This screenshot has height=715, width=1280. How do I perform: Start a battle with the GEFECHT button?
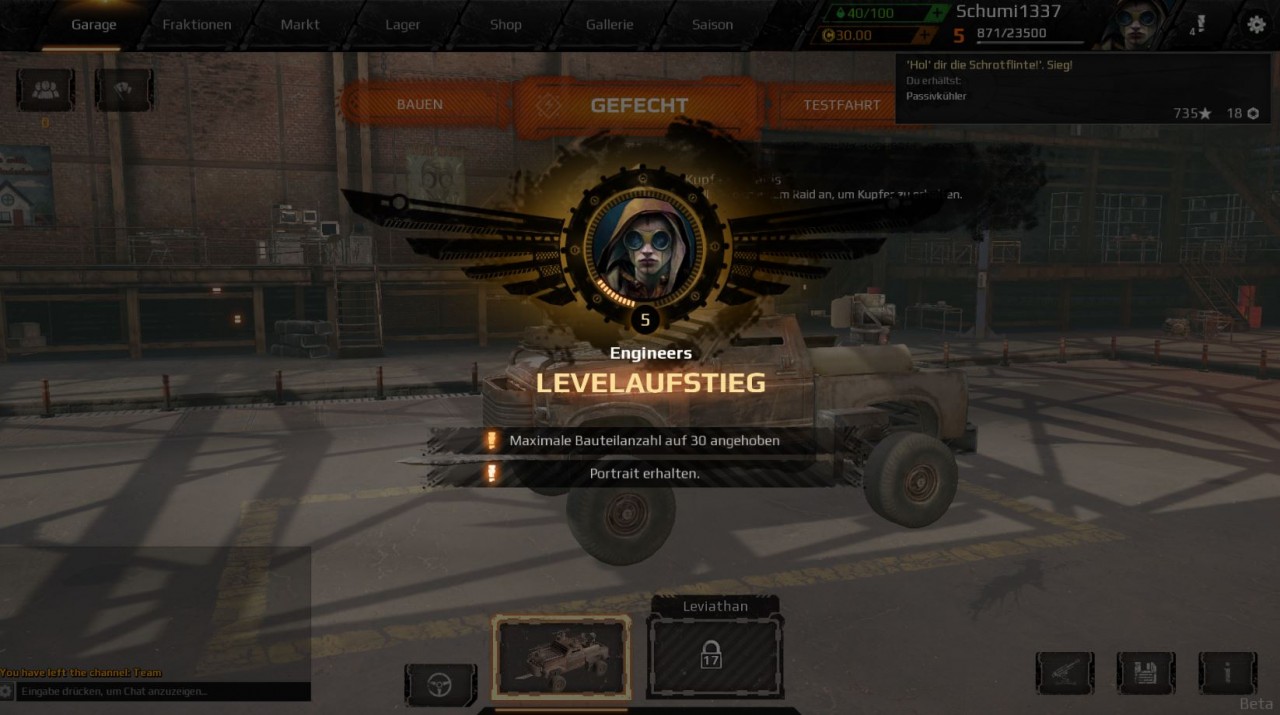[639, 105]
